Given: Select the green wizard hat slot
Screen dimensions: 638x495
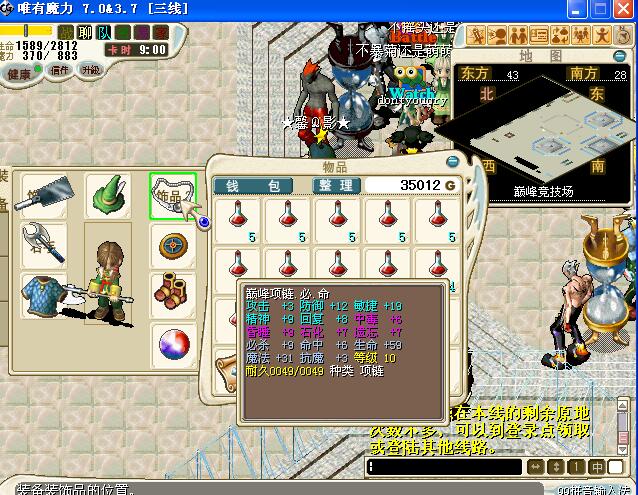Looking at the screenshot, I should pos(108,193).
